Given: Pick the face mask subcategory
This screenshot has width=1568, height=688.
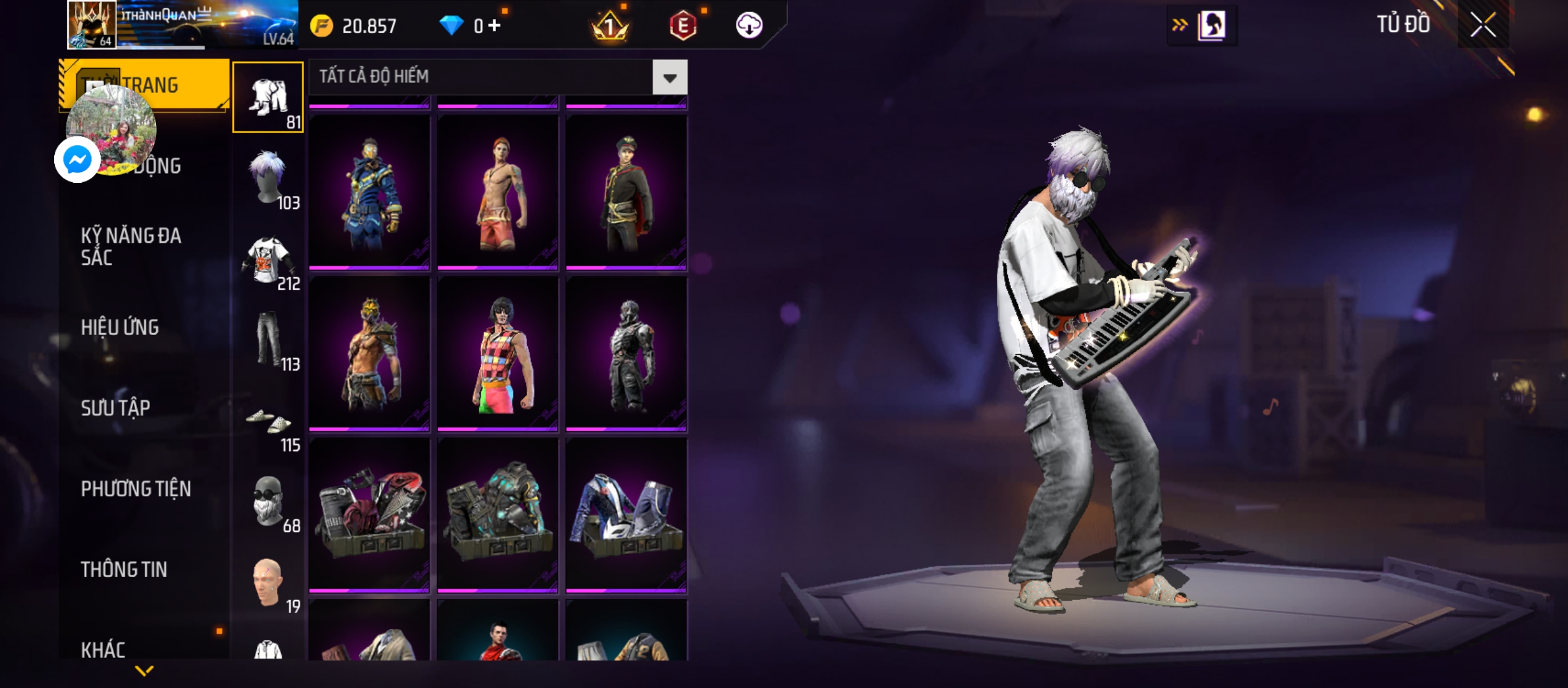Looking at the screenshot, I should tap(268, 502).
